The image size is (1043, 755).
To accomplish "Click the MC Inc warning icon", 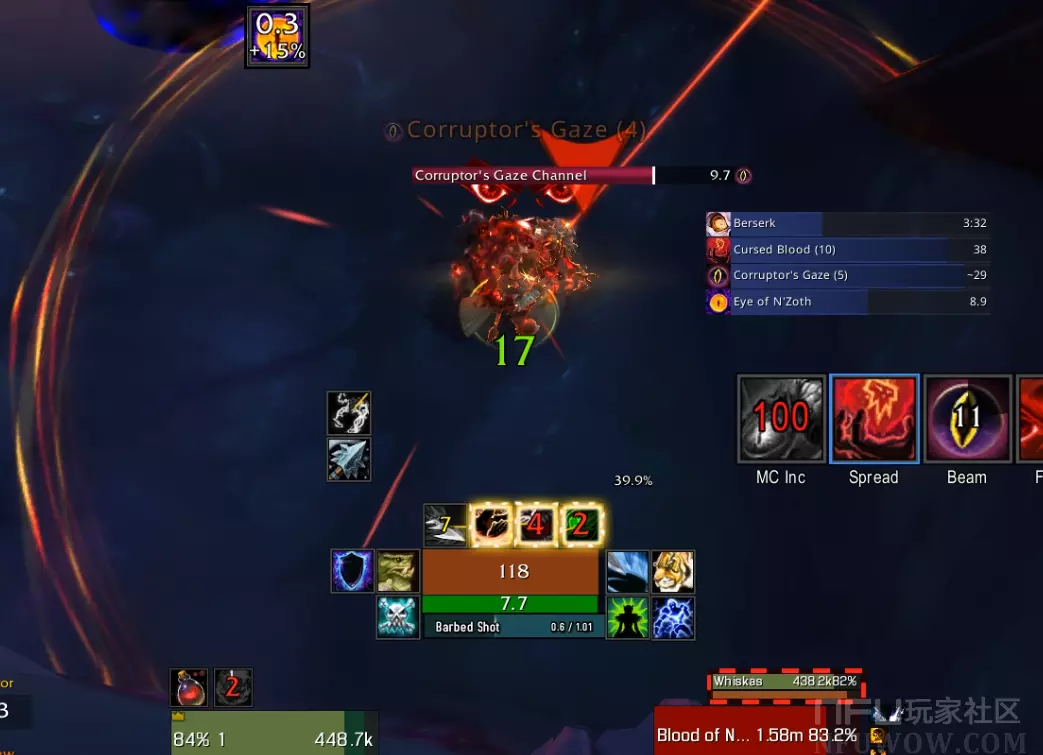I will coord(781,419).
